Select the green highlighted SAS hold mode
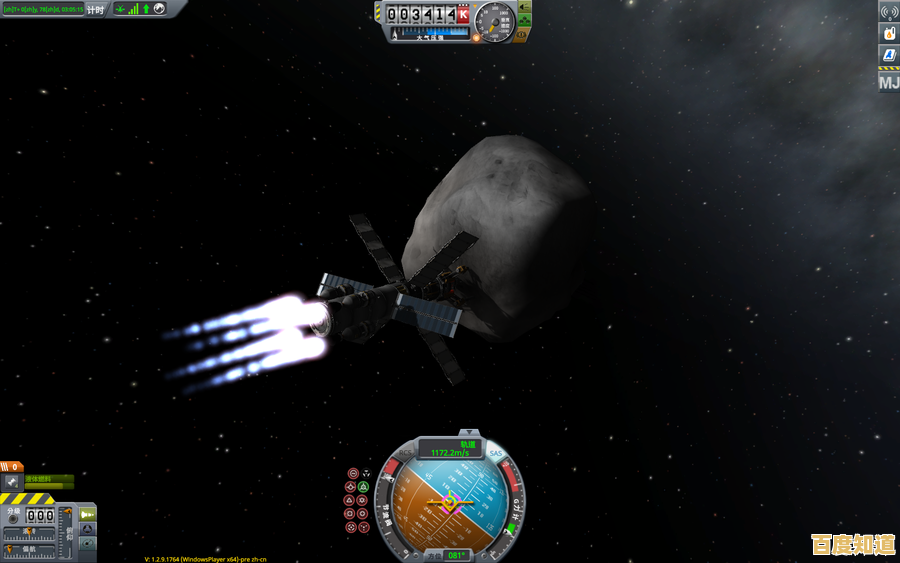The image size is (900, 563). [364, 487]
